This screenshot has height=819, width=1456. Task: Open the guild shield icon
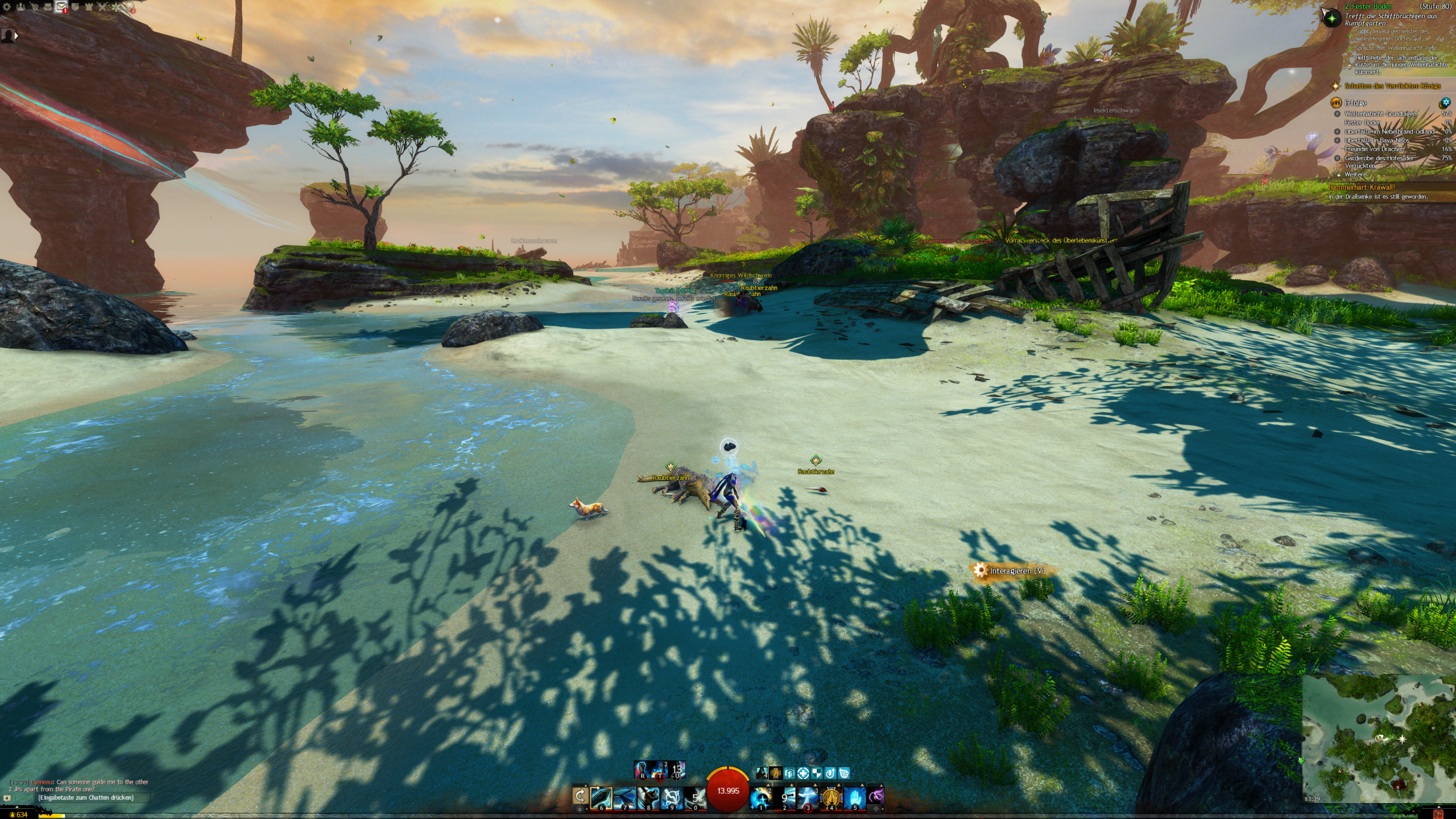click(75, 7)
